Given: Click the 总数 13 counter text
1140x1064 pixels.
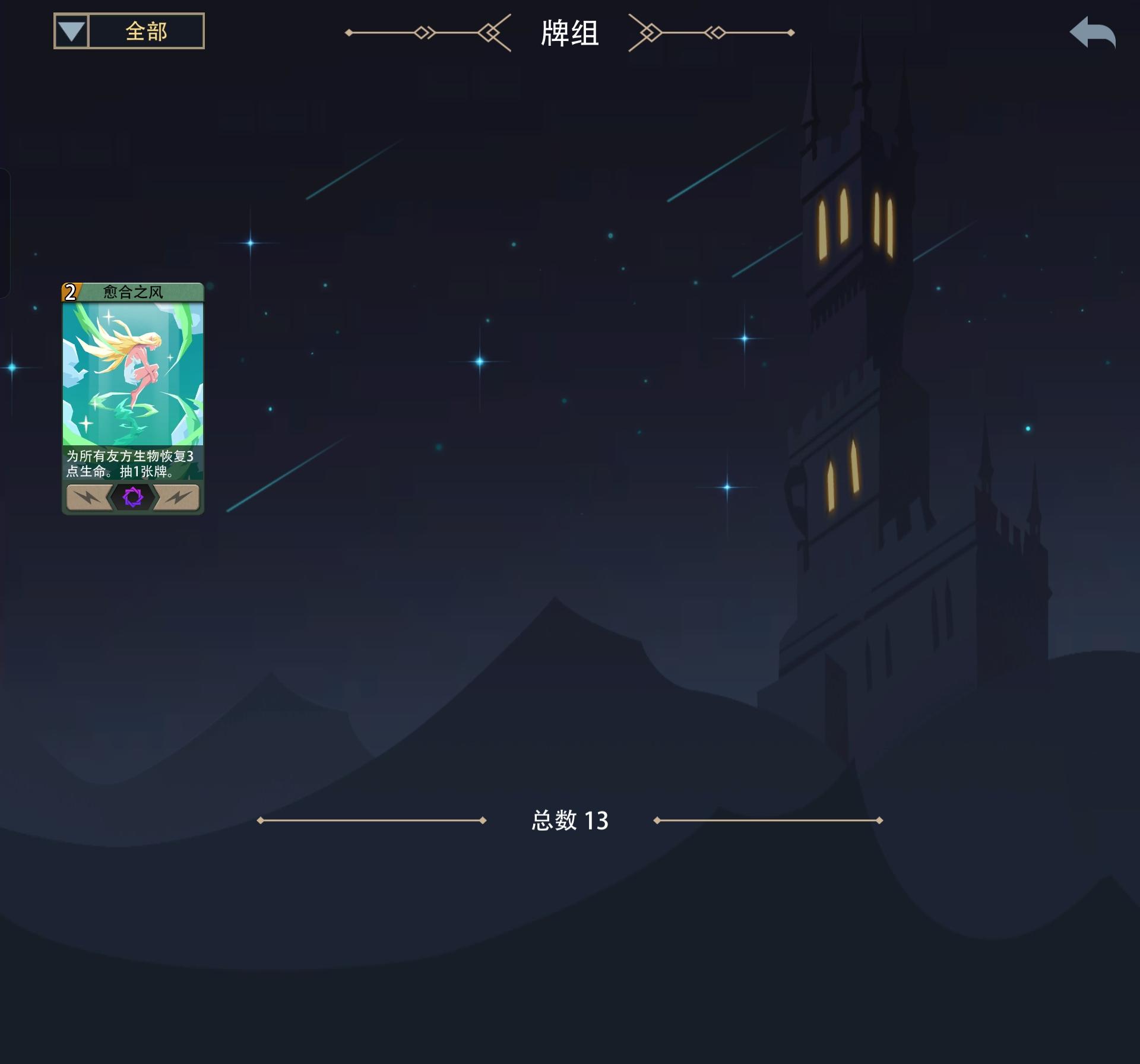Looking at the screenshot, I should (x=569, y=821).
